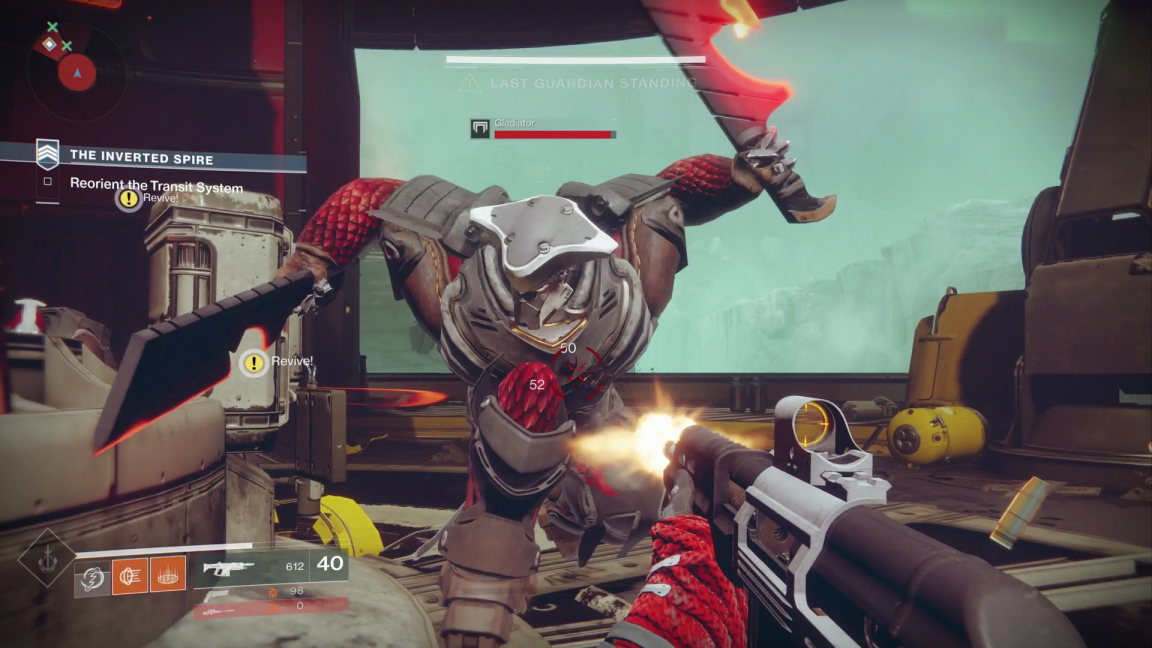The width and height of the screenshot is (1152, 648).
Task: Activate the orange grenade ability icon
Action: pyautogui.click(x=130, y=575)
